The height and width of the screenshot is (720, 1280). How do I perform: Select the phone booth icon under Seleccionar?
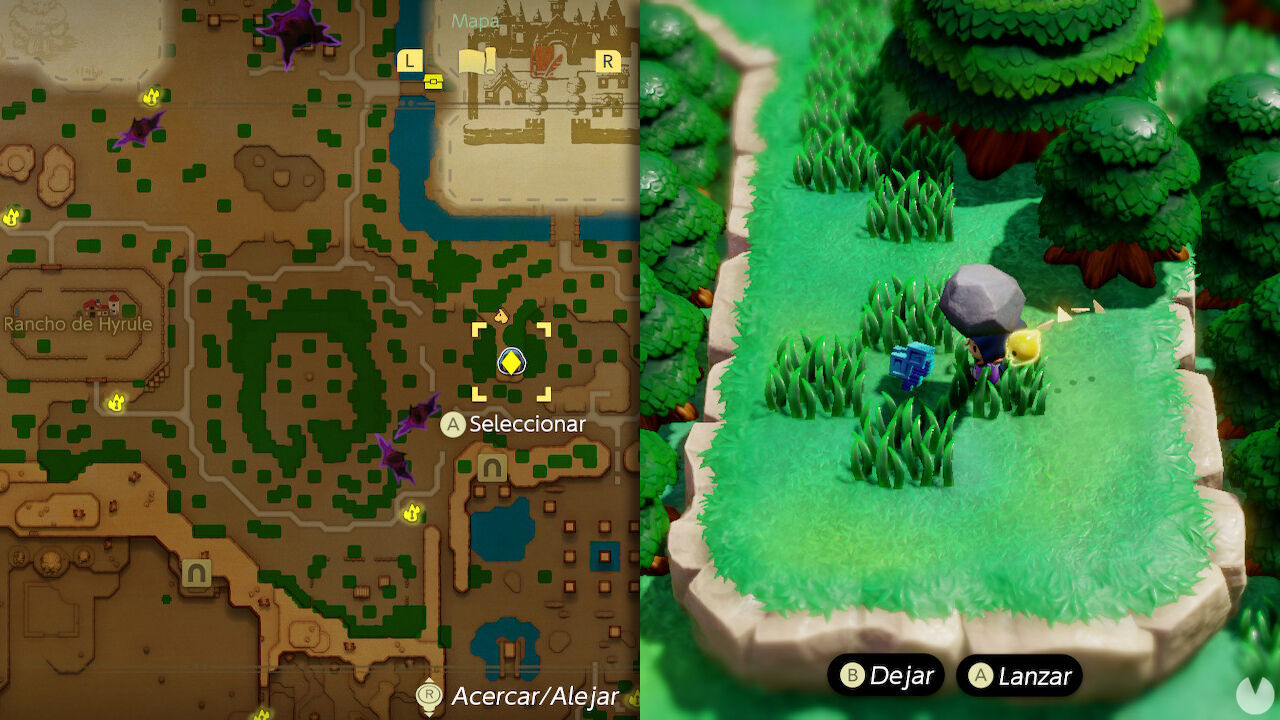tap(490, 468)
